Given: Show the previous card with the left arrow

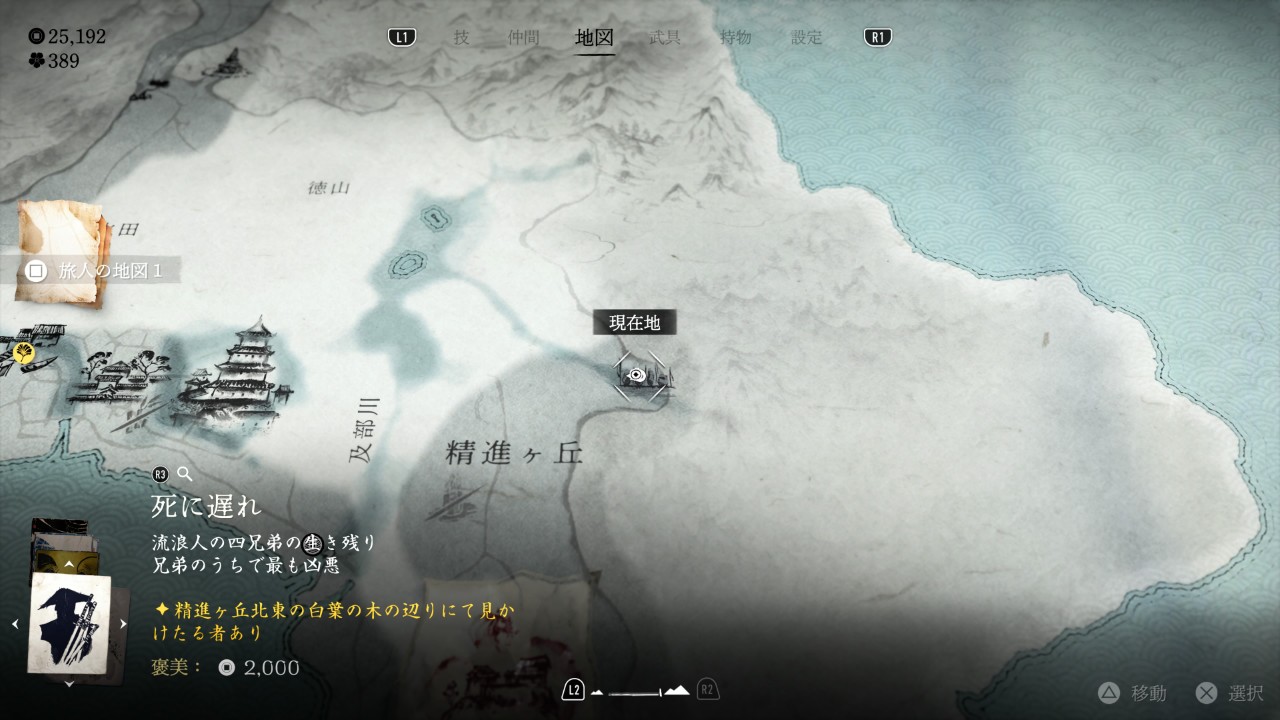Looking at the screenshot, I should pyautogui.click(x=15, y=624).
